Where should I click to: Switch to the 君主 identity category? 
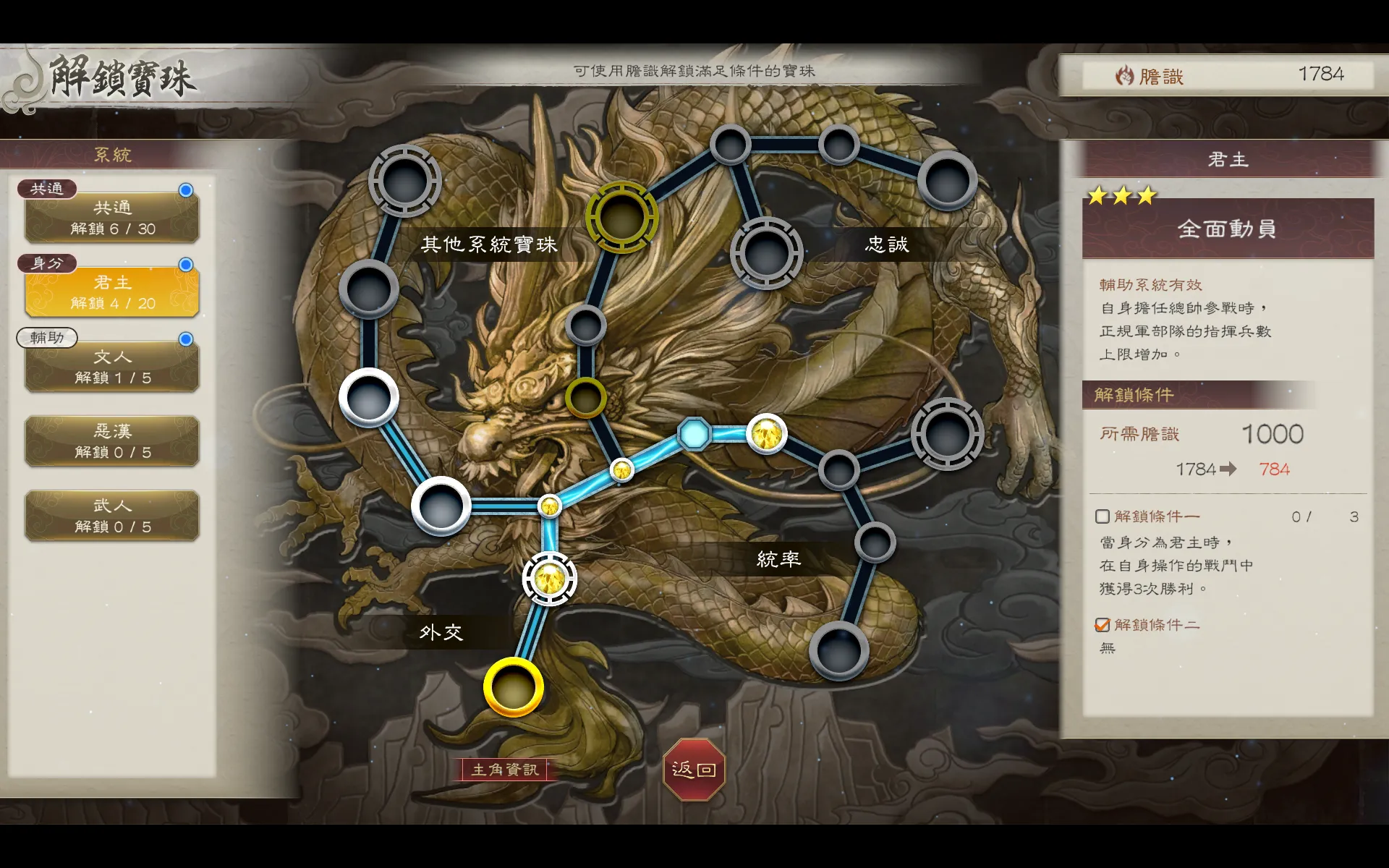tap(112, 292)
